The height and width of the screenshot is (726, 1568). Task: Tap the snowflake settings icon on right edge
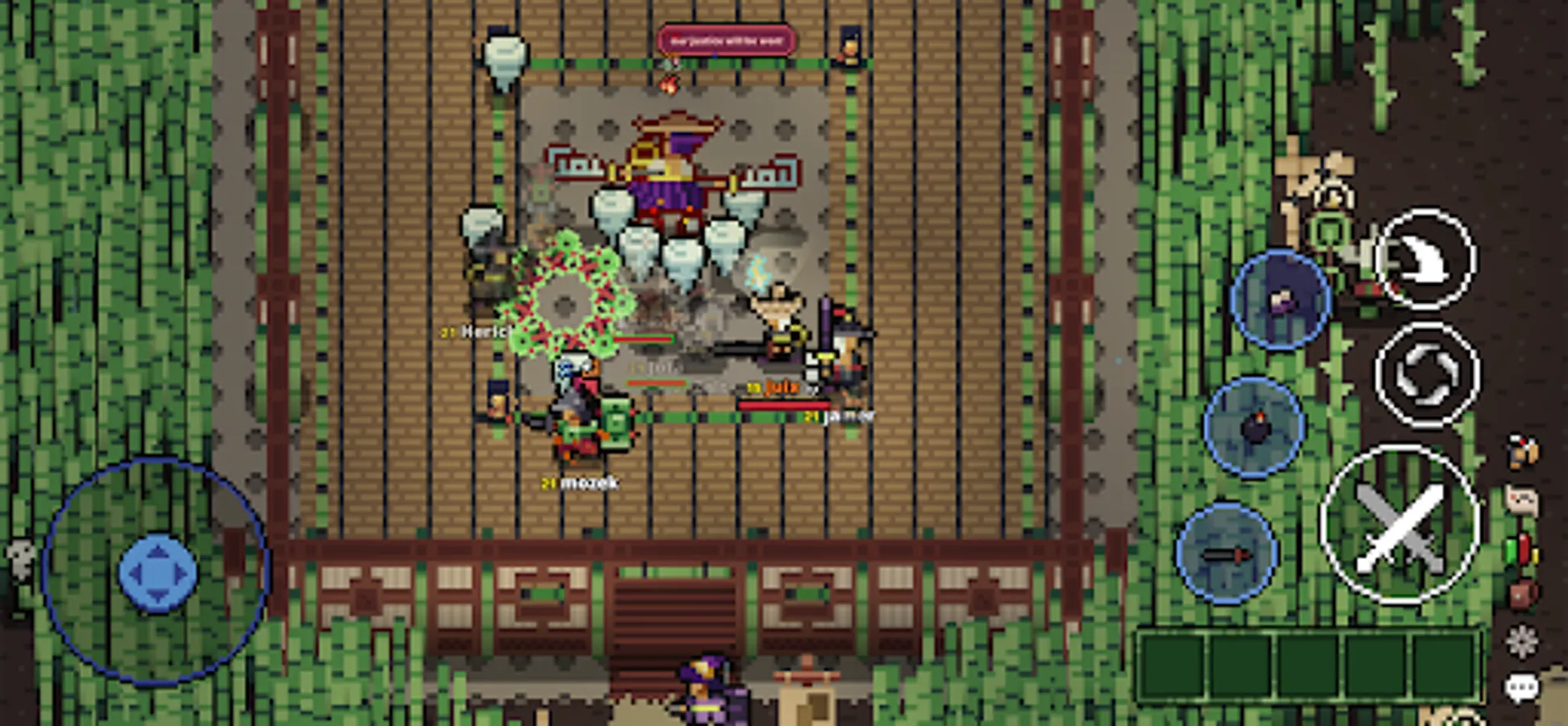click(1523, 641)
